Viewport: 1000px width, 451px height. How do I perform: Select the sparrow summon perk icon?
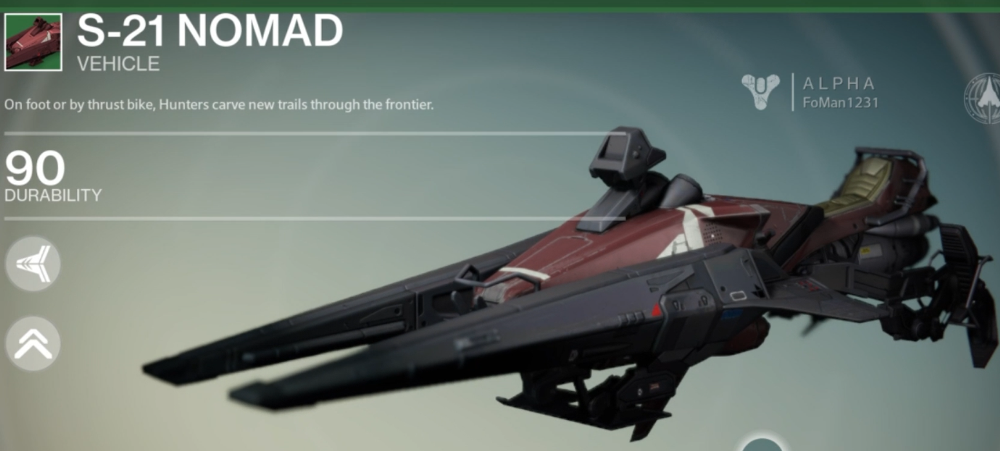tap(33, 266)
